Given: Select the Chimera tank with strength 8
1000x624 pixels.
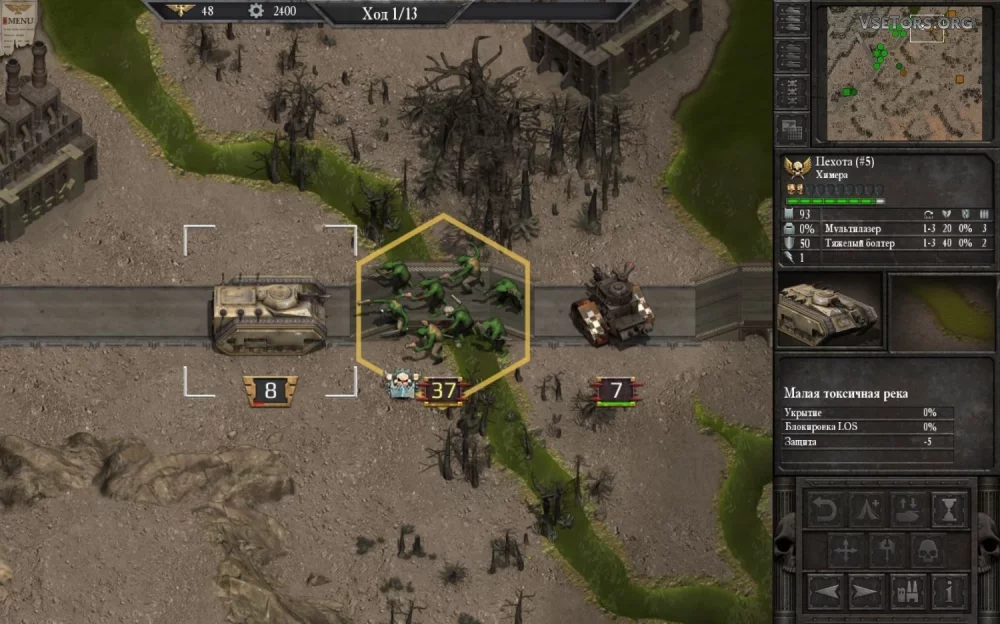Looking at the screenshot, I should pyautogui.click(x=270, y=316).
